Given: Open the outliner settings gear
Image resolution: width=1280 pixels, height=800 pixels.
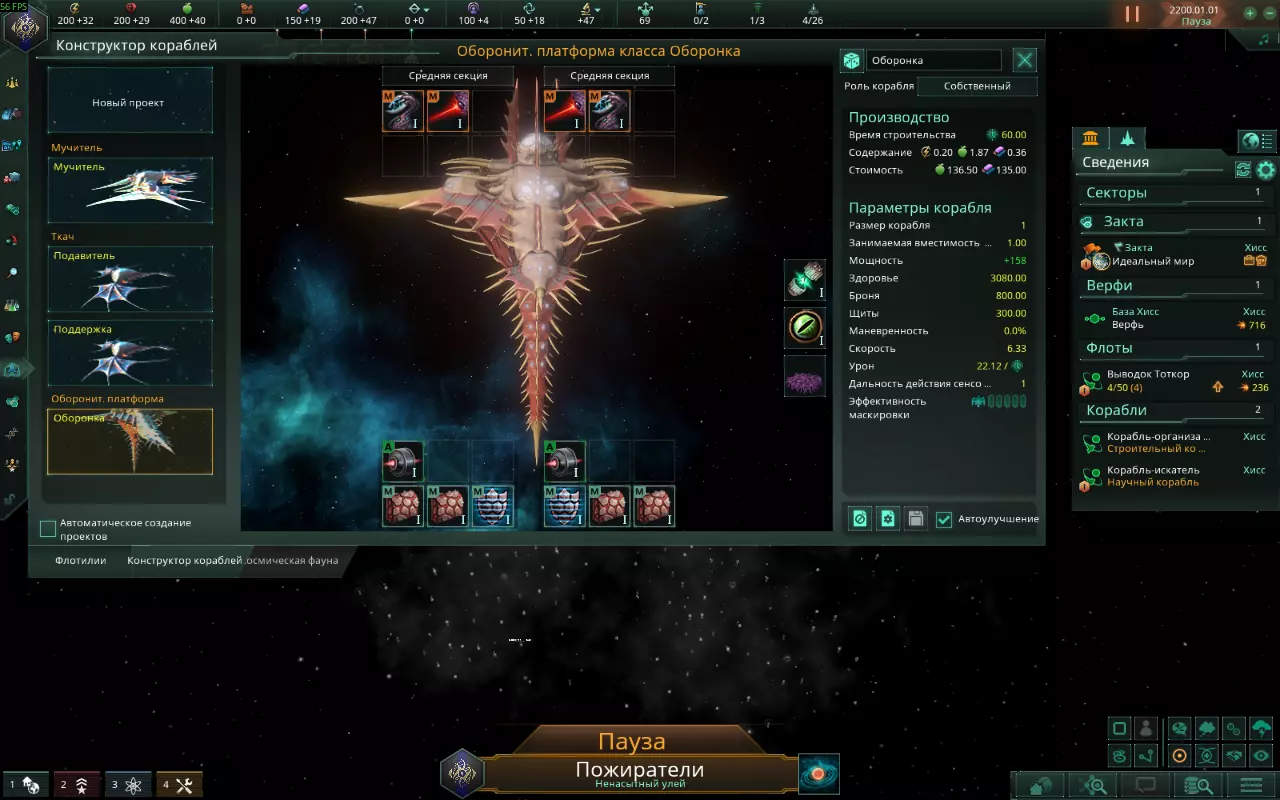Looking at the screenshot, I should [x=1266, y=169].
